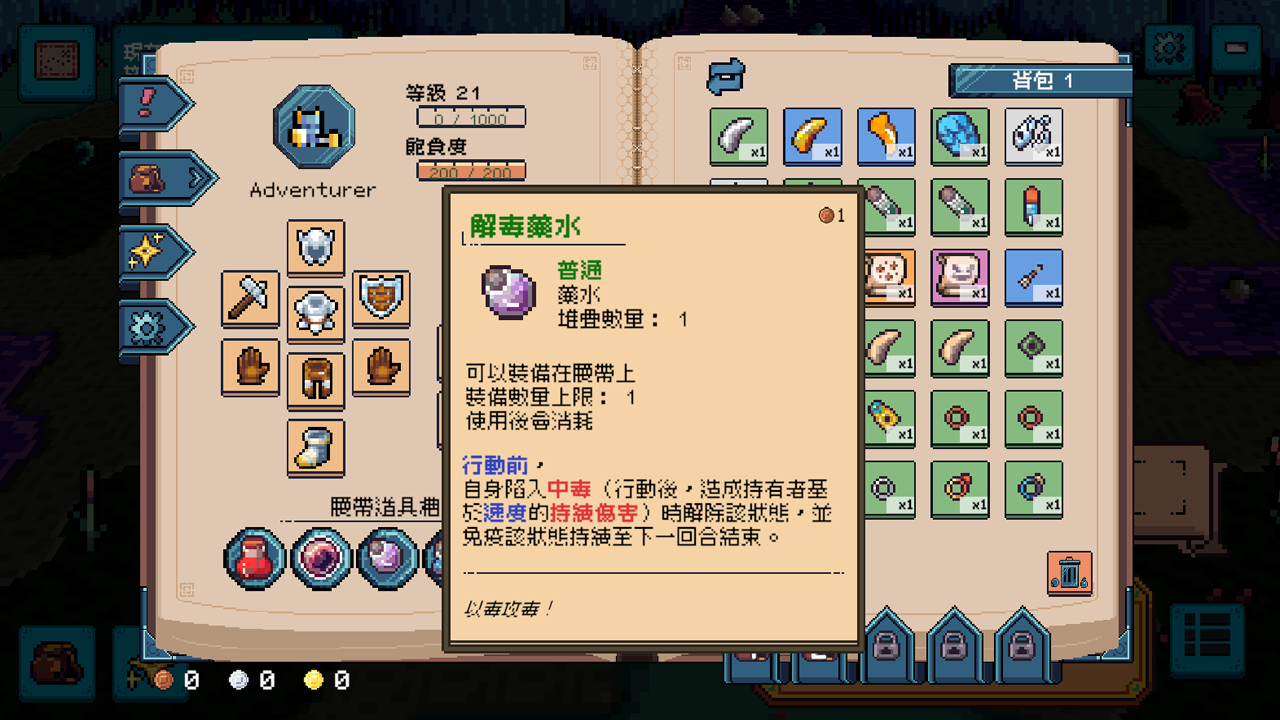Open the quest log exclamation-mark tab

[x=145, y=103]
